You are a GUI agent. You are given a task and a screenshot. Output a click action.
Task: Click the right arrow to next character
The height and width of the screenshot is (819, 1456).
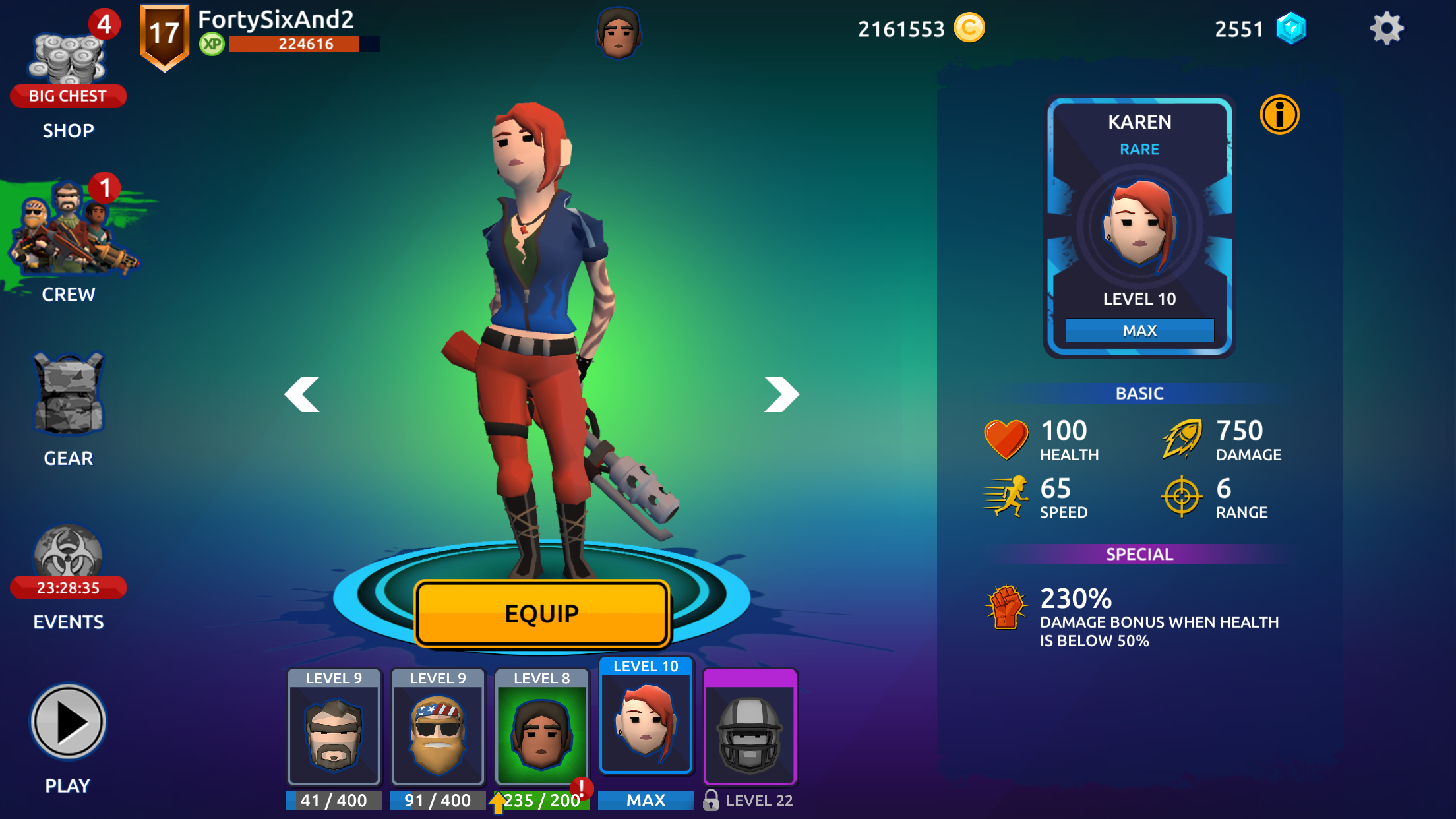coord(780,394)
